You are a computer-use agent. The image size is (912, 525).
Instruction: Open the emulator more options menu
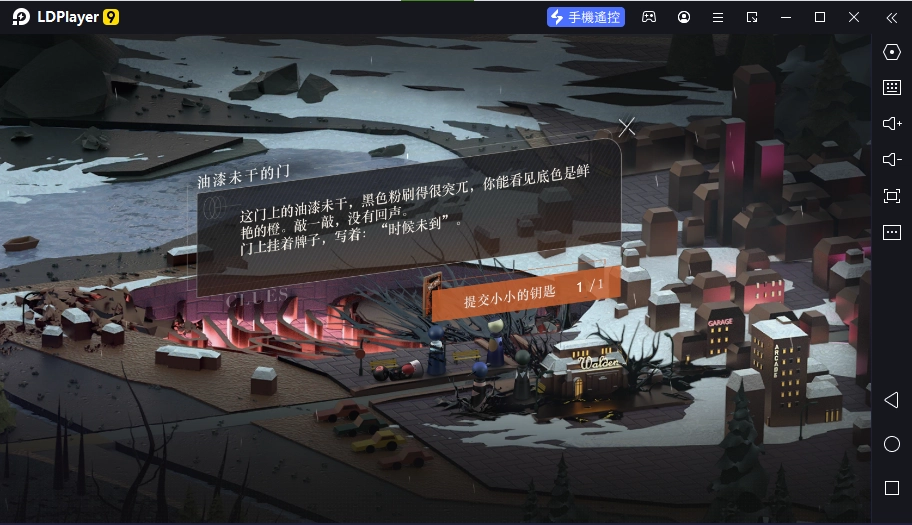[892, 232]
